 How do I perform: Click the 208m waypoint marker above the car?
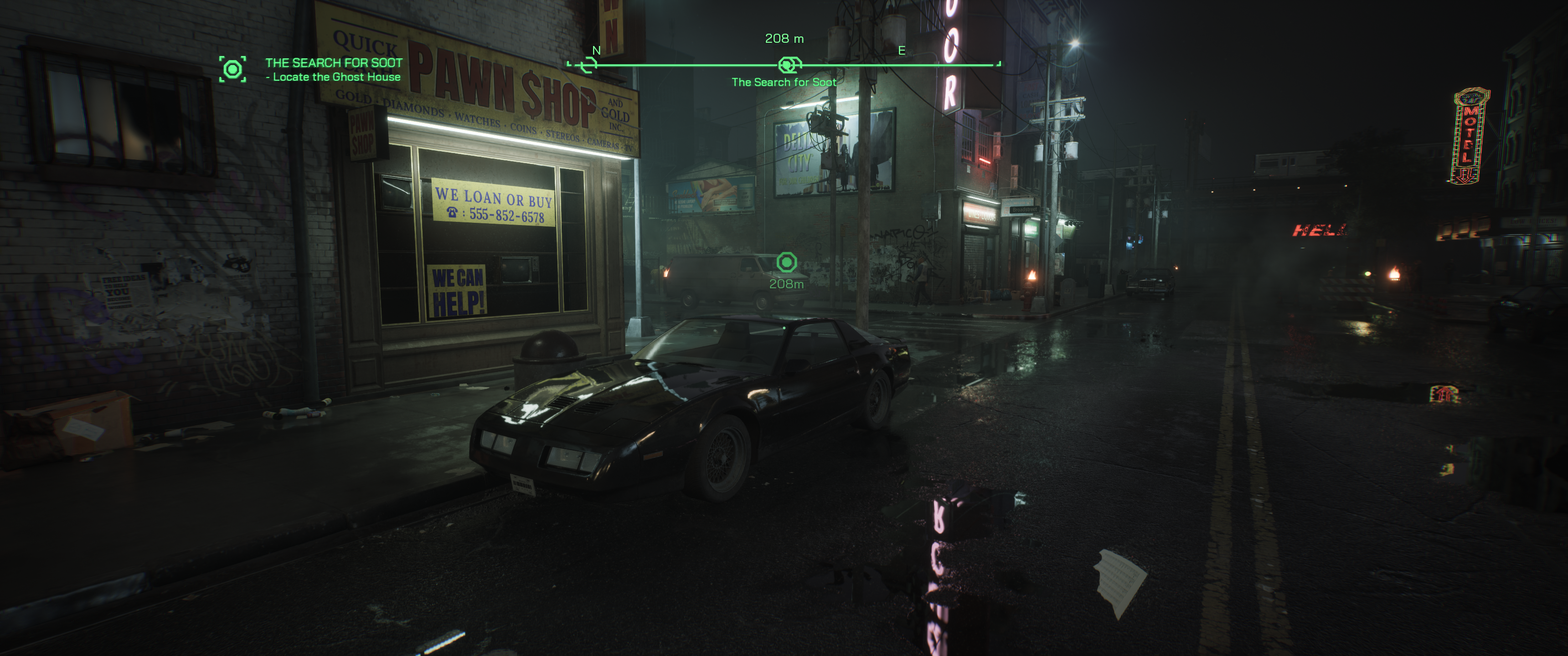pyautogui.click(x=786, y=262)
